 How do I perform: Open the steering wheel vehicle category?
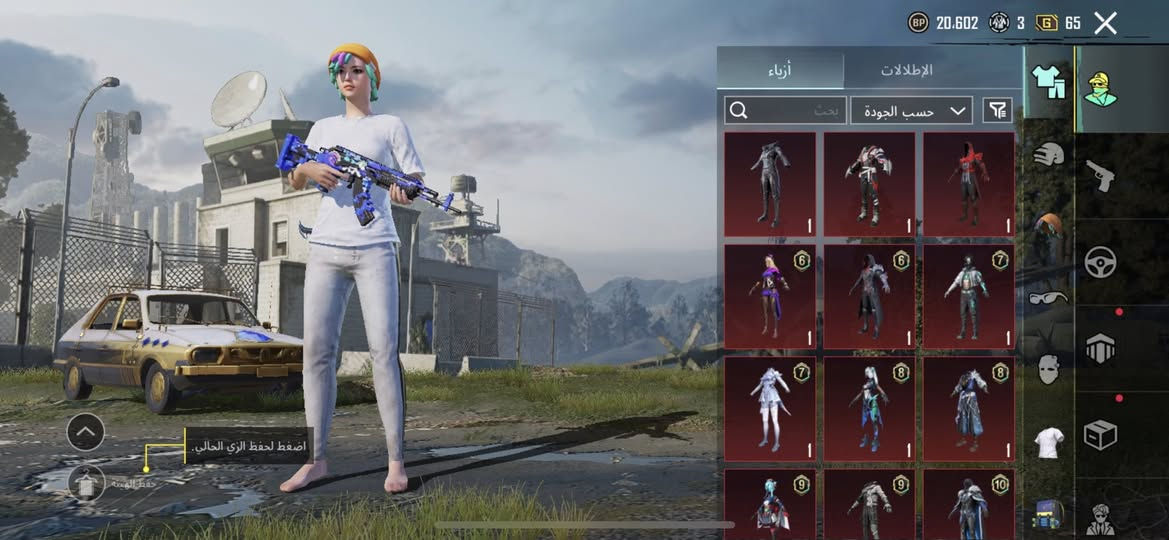click(x=1100, y=262)
